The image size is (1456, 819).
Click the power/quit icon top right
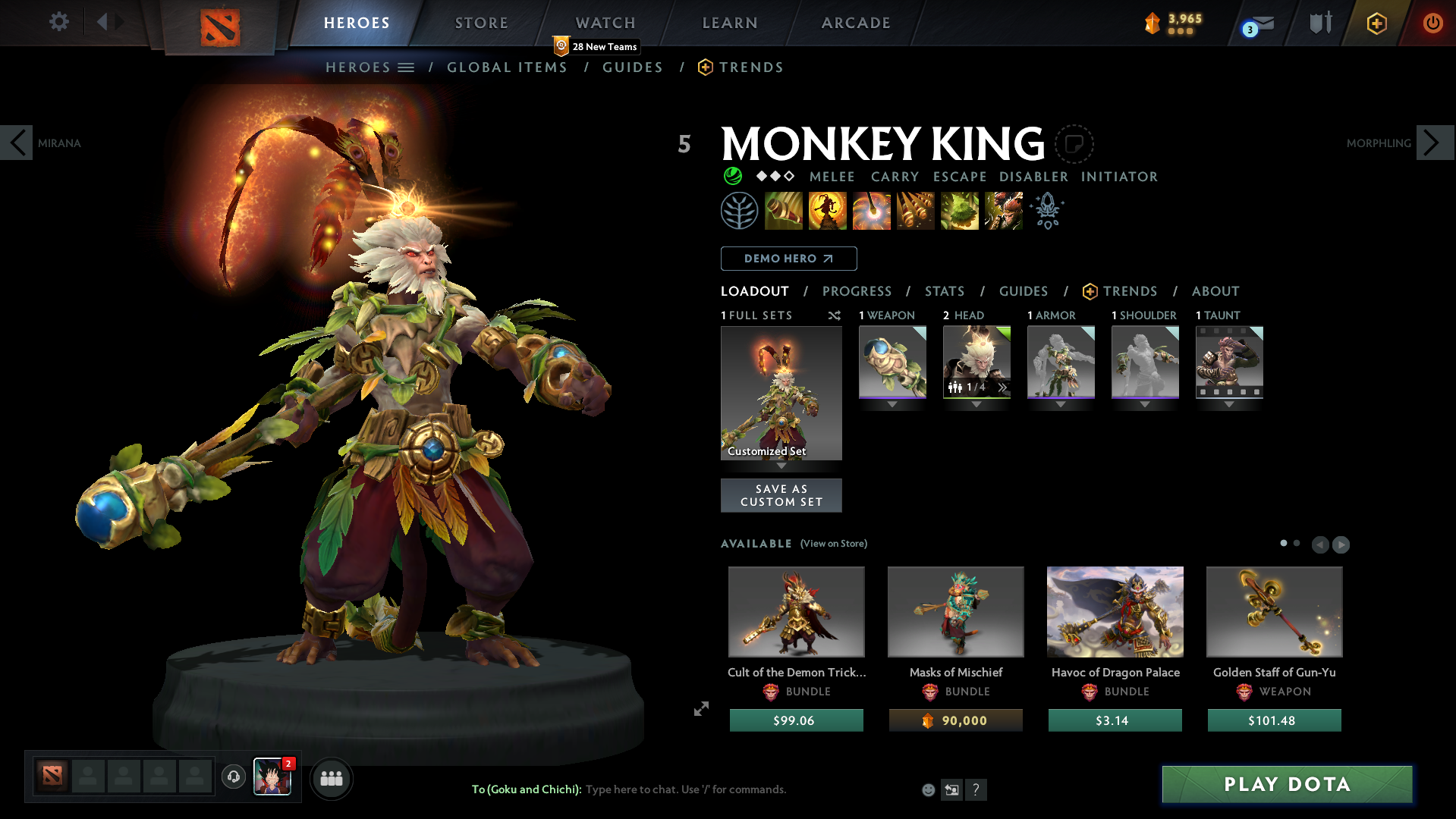tap(1432, 22)
